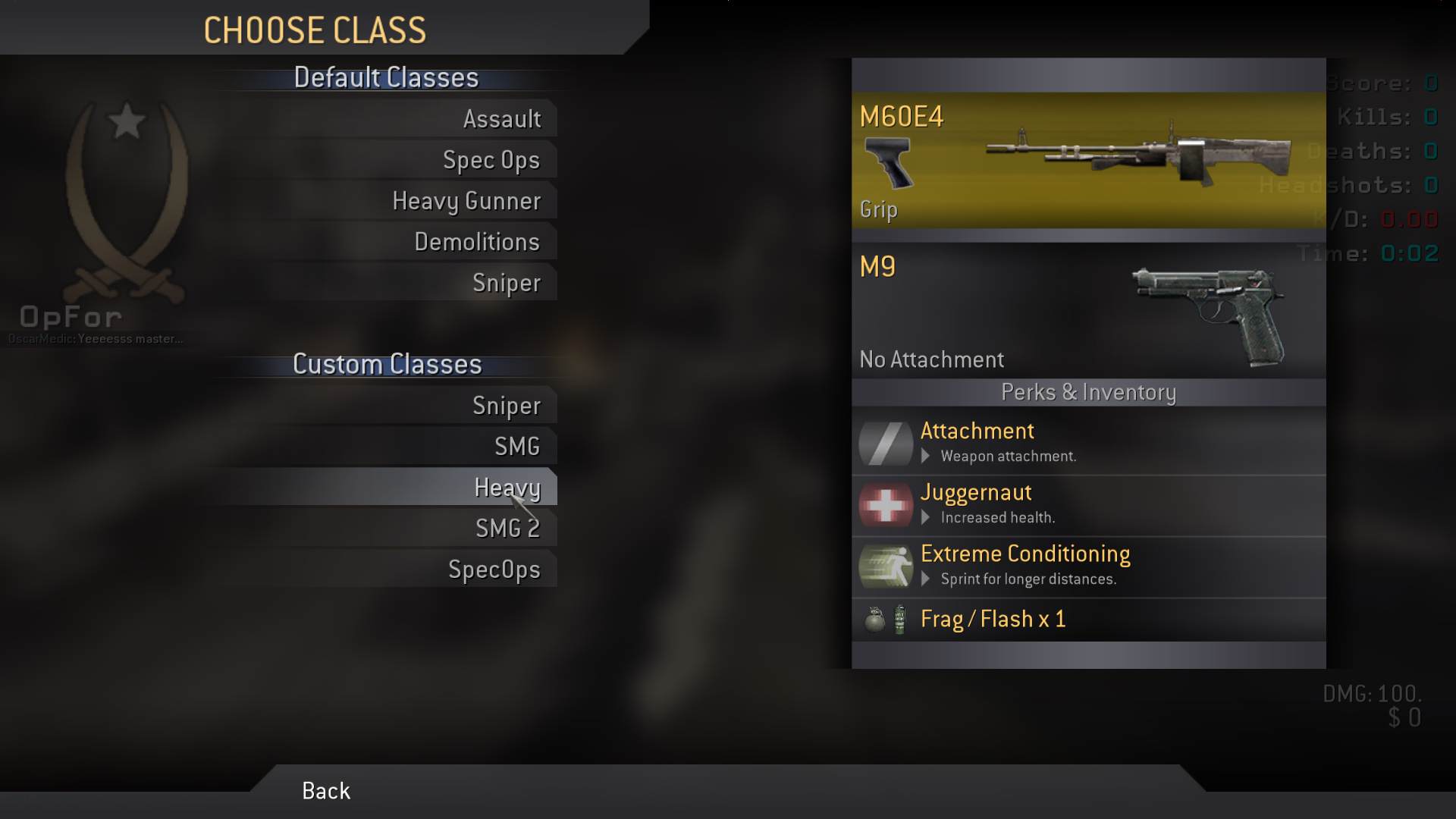The width and height of the screenshot is (1456, 819).
Task: Choose Sniper under Default Classes
Action: (x=506, y=283)
